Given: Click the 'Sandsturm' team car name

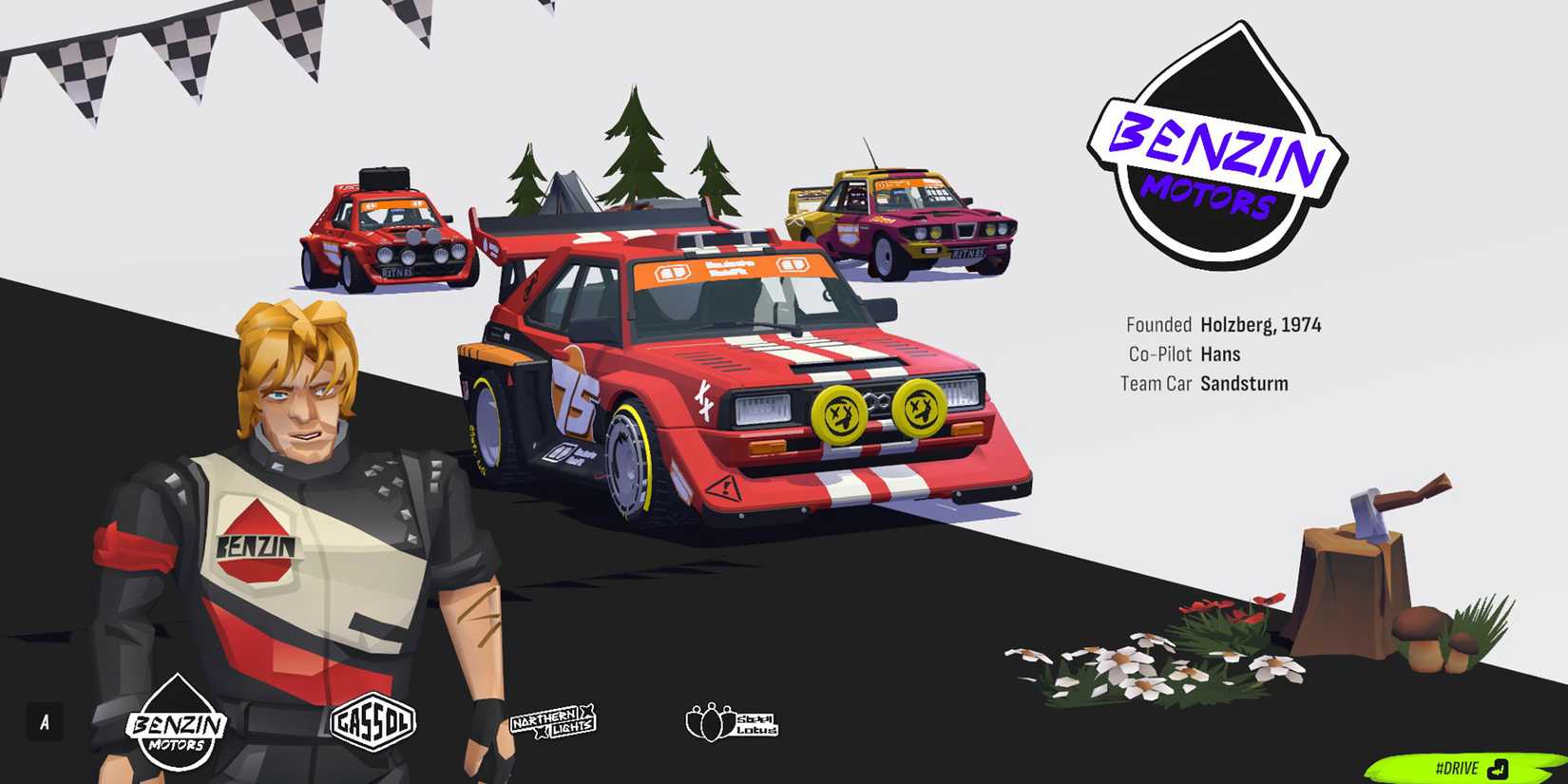Looking at the screenshot, I should tap(1245, 384).
